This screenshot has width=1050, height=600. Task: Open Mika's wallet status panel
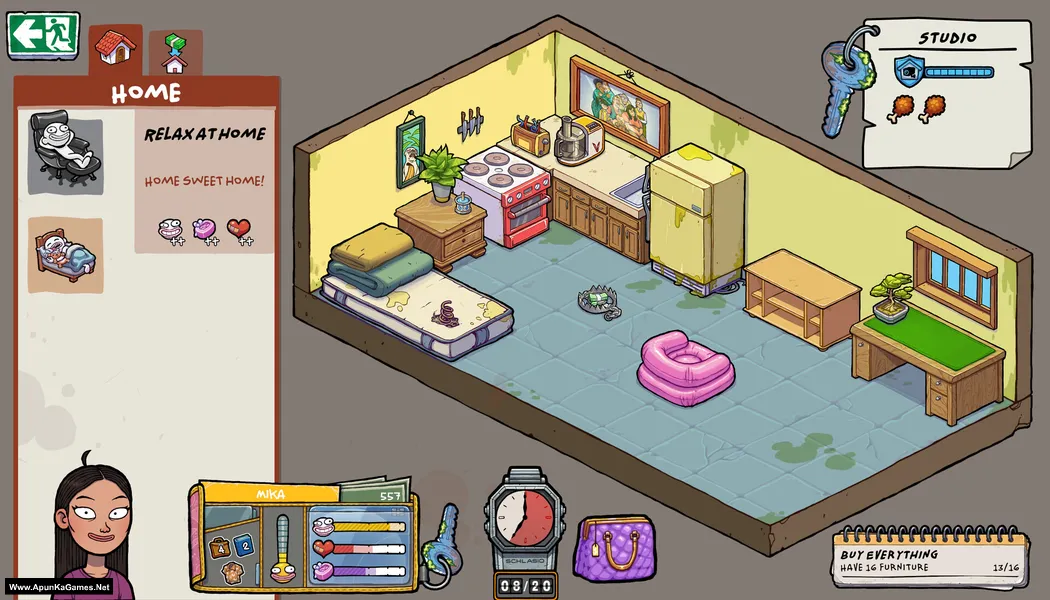305,535
